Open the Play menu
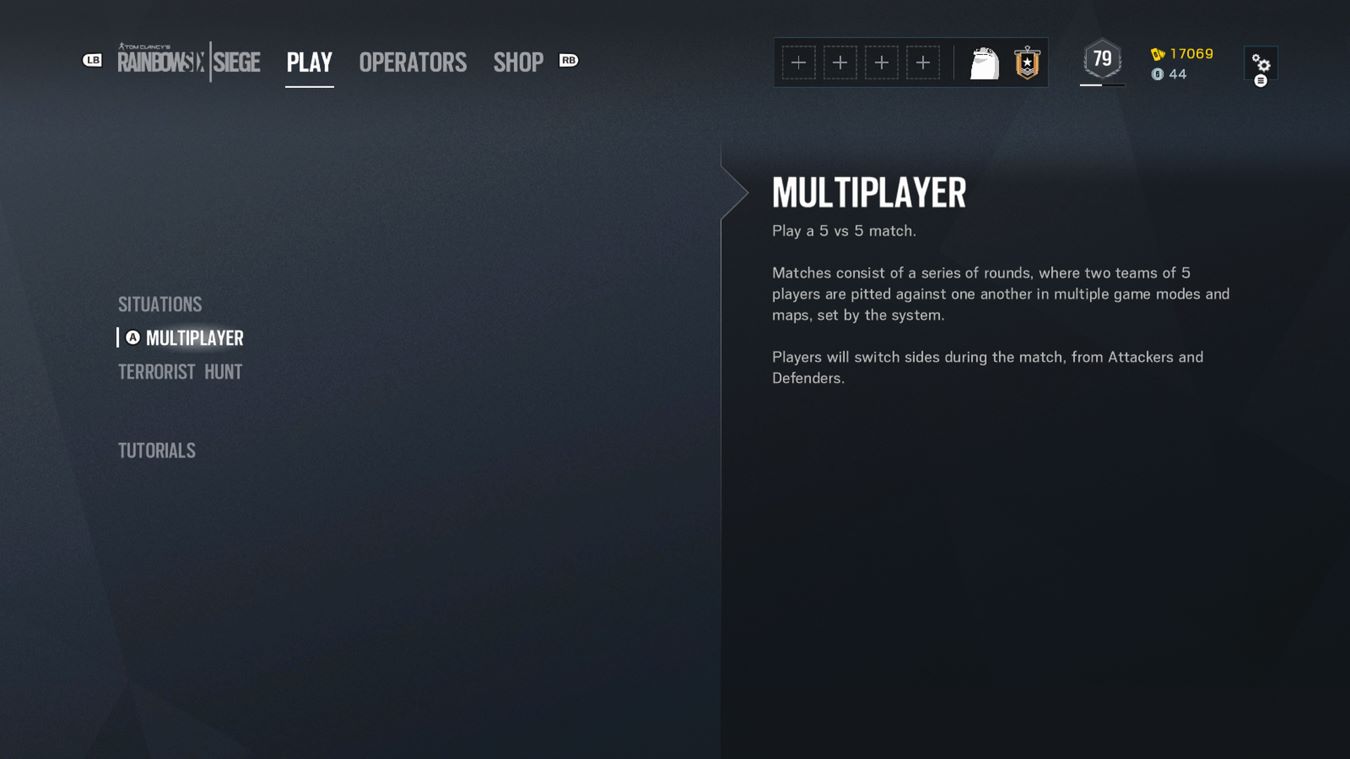This screenshot has height=759, width=1350. 309,61
